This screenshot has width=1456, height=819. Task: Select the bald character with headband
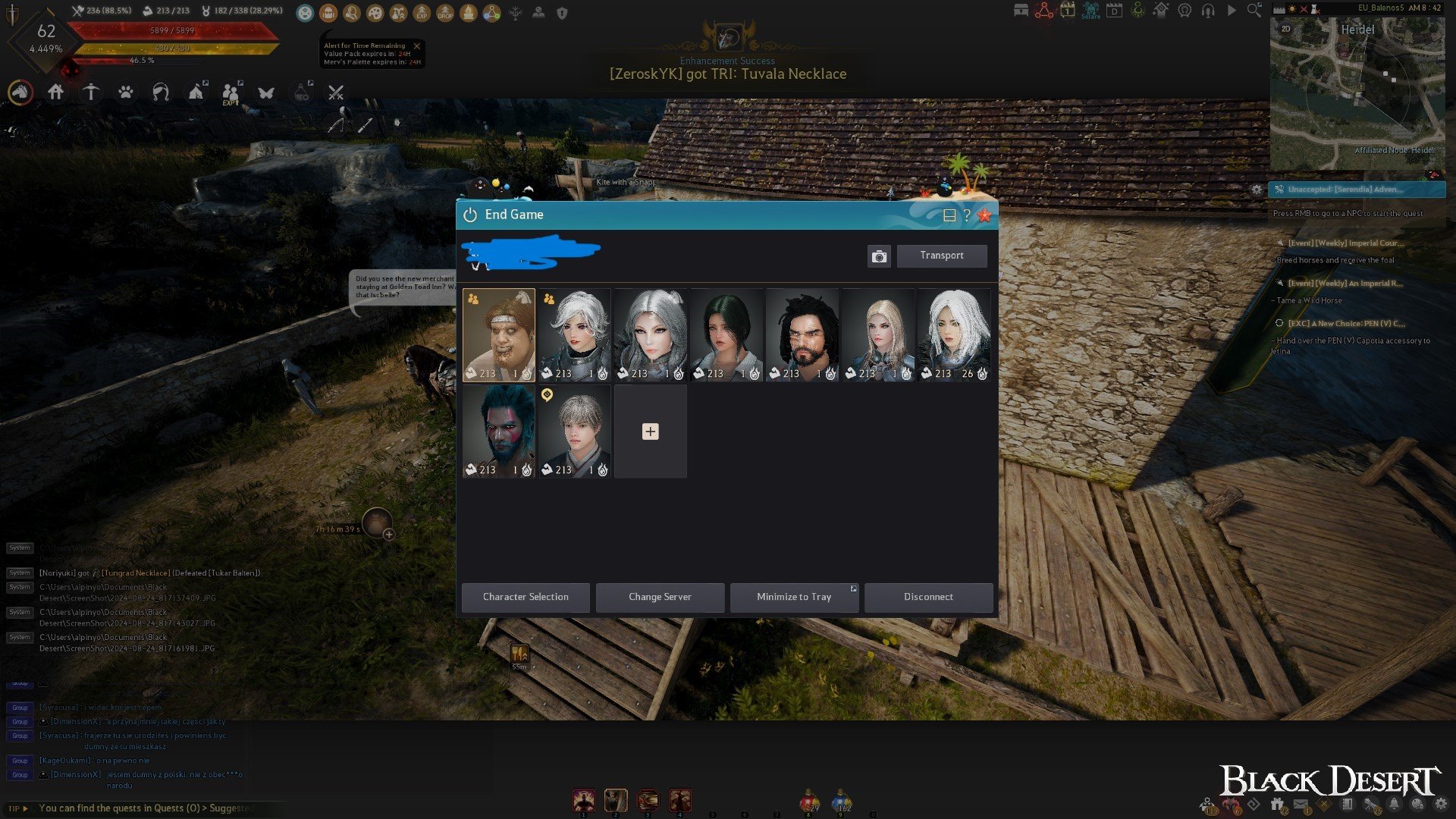(498, 334)
